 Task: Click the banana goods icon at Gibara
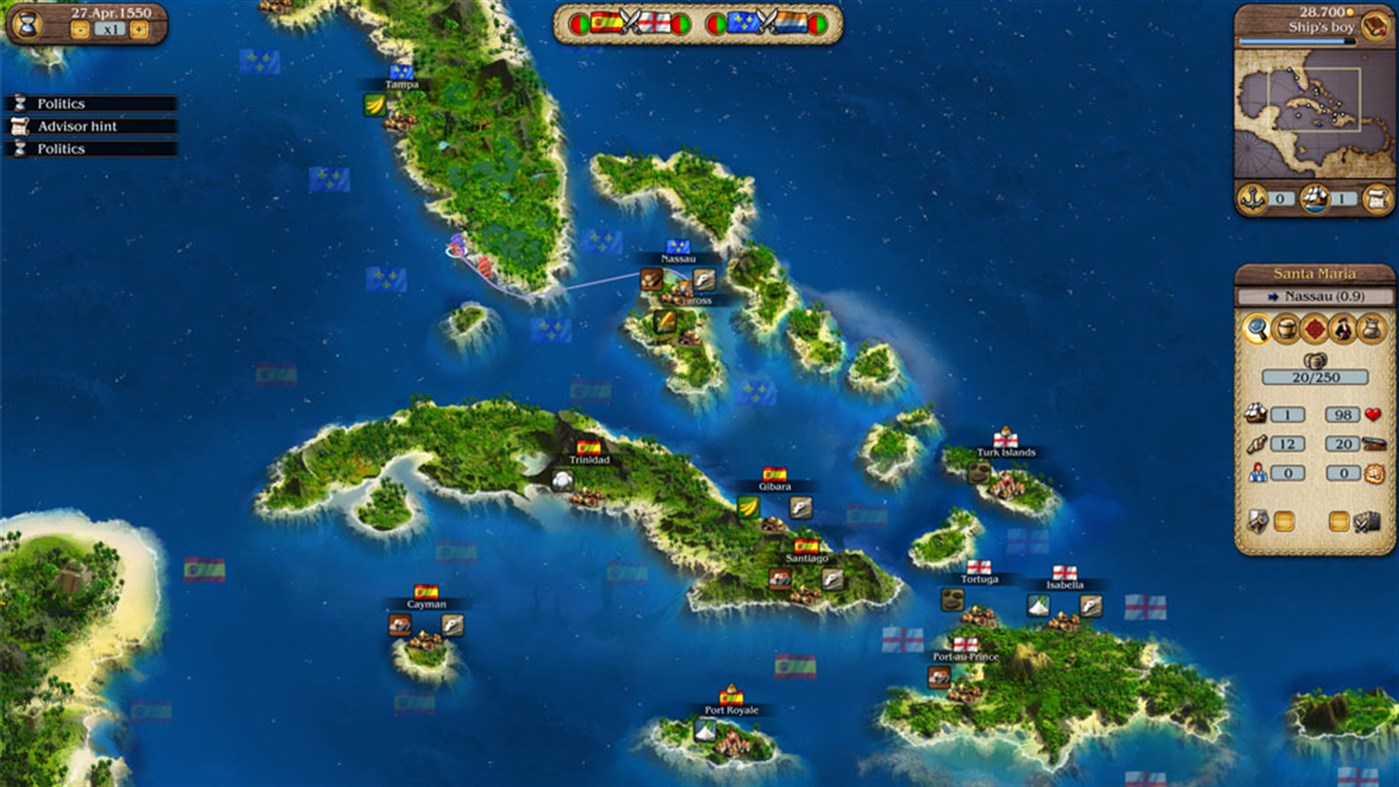pos(747,507)
